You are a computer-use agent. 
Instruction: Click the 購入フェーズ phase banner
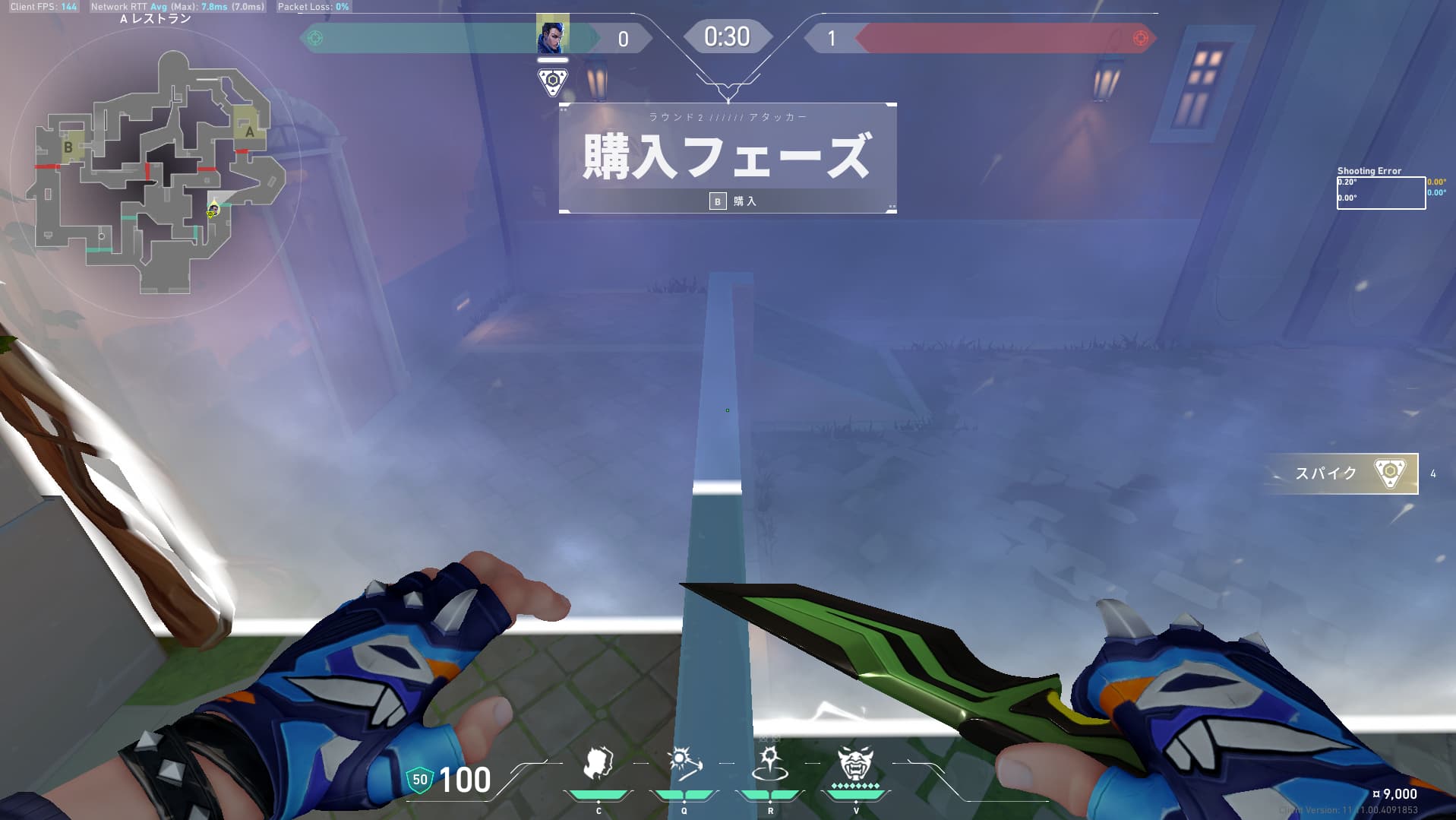(x=726, y=154)
